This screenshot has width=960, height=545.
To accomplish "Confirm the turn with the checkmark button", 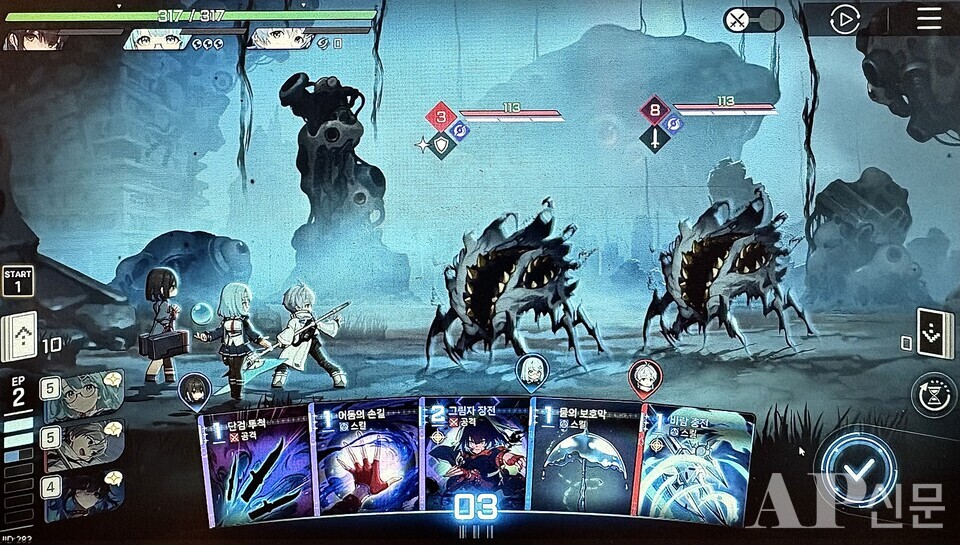I will point(856,472).
